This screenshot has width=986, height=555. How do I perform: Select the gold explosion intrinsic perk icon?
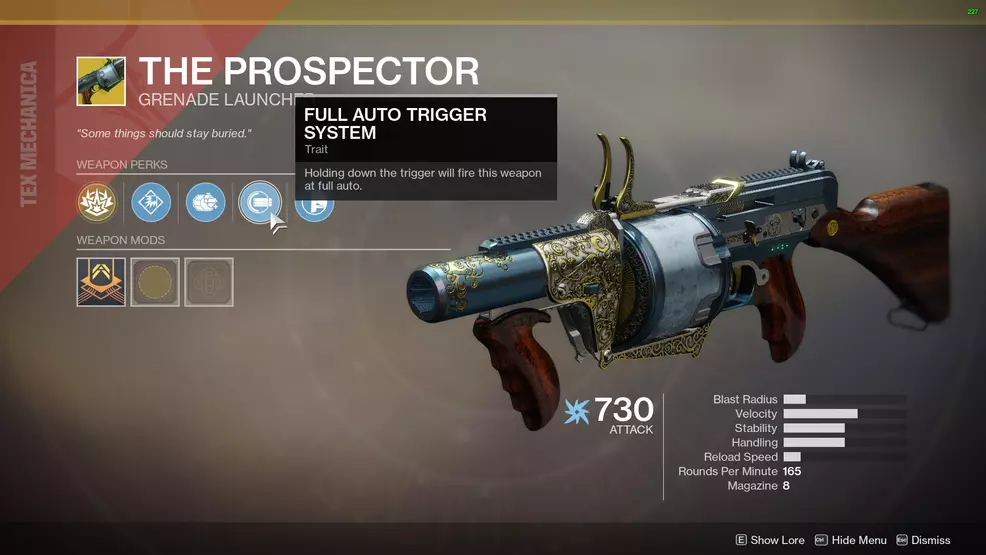tap(97, 203)
